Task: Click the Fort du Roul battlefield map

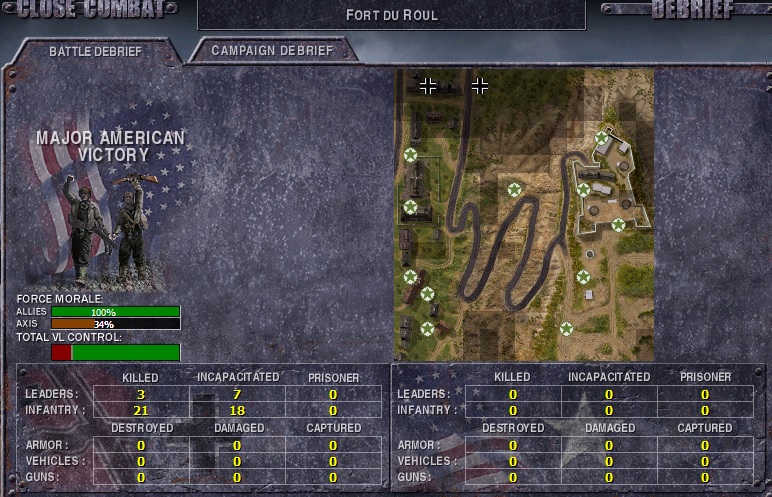Action: [524, 215]
